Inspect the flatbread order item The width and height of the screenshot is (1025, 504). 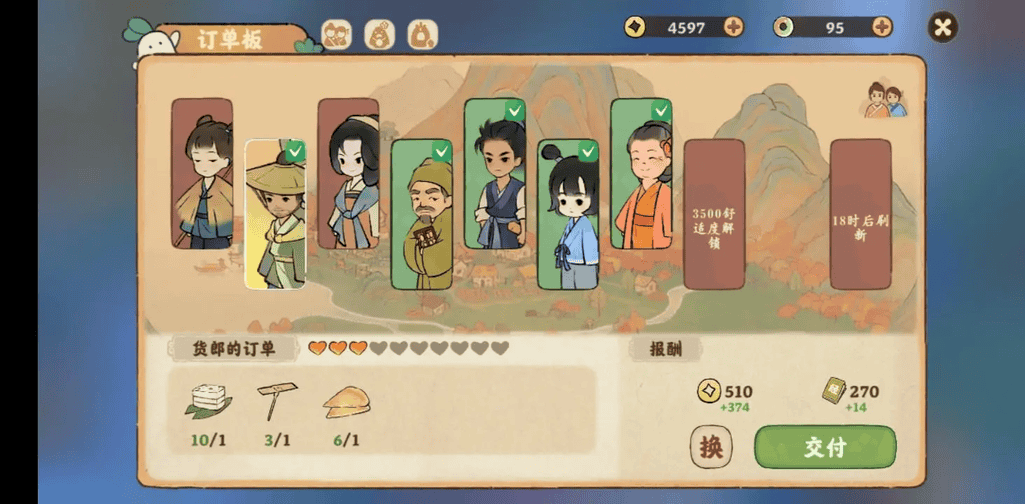coord(346,400)
